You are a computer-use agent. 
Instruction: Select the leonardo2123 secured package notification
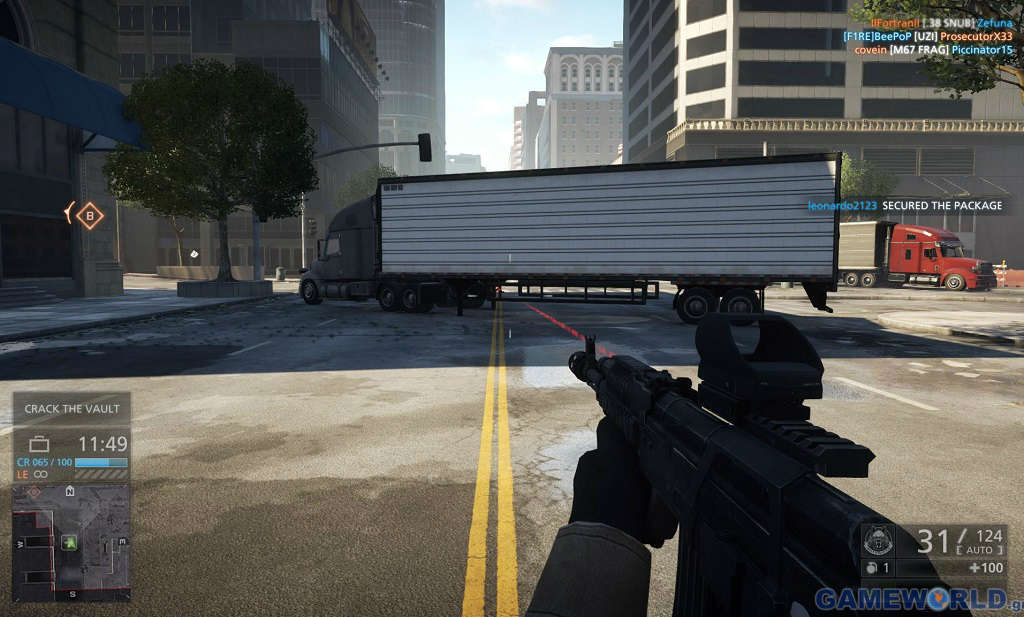pyautogui.click(x=904, y=205)
